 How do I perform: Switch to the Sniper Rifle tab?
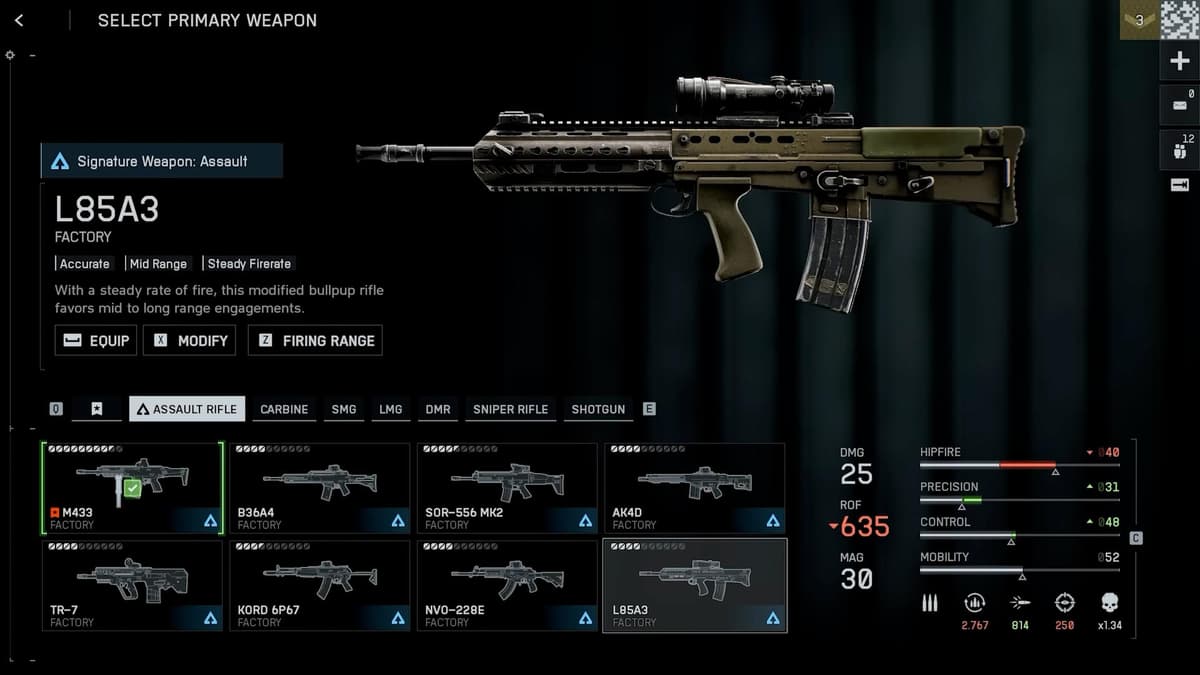(x=510, y=409)
